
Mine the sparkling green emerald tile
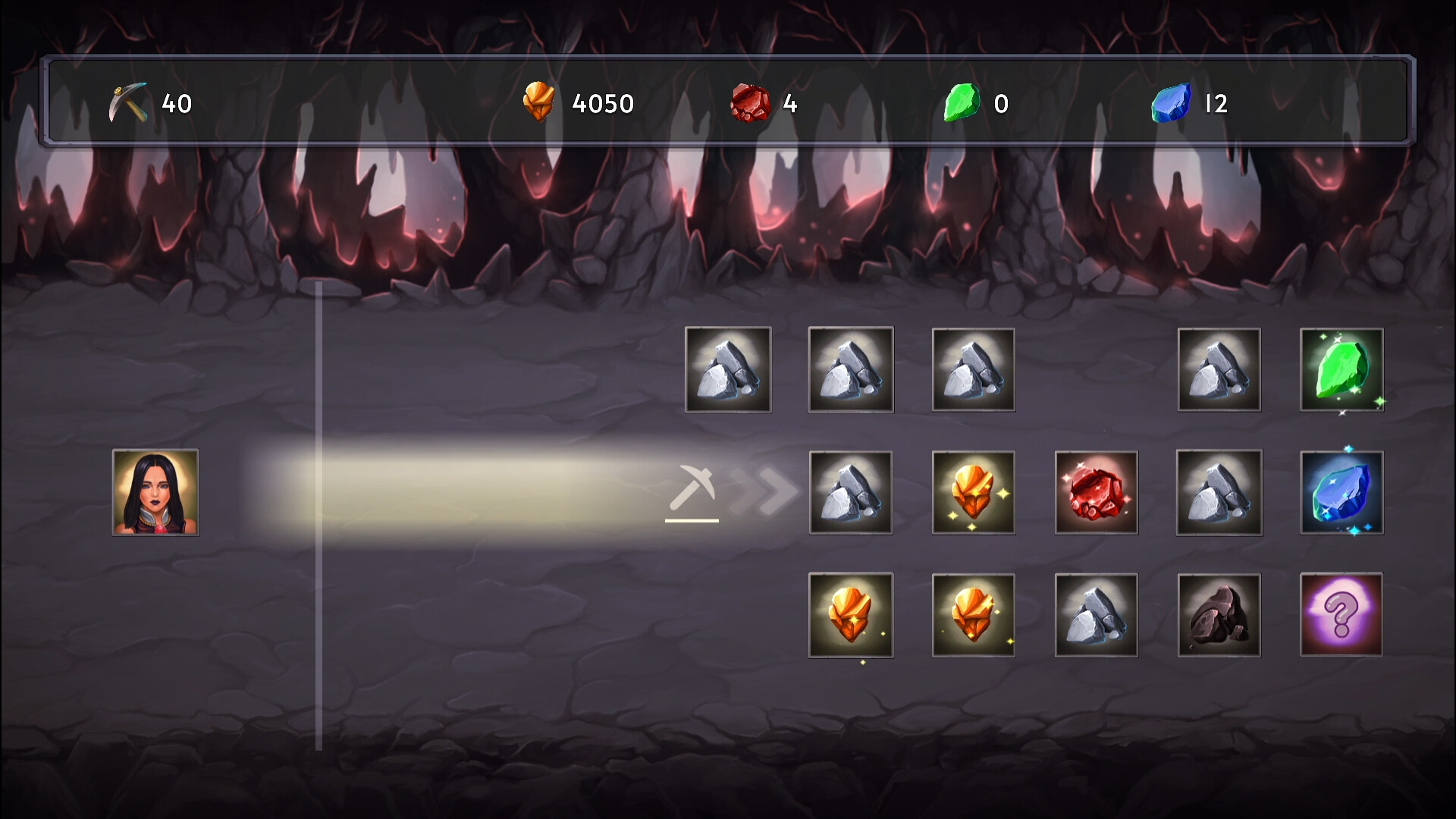[1341, 370]
